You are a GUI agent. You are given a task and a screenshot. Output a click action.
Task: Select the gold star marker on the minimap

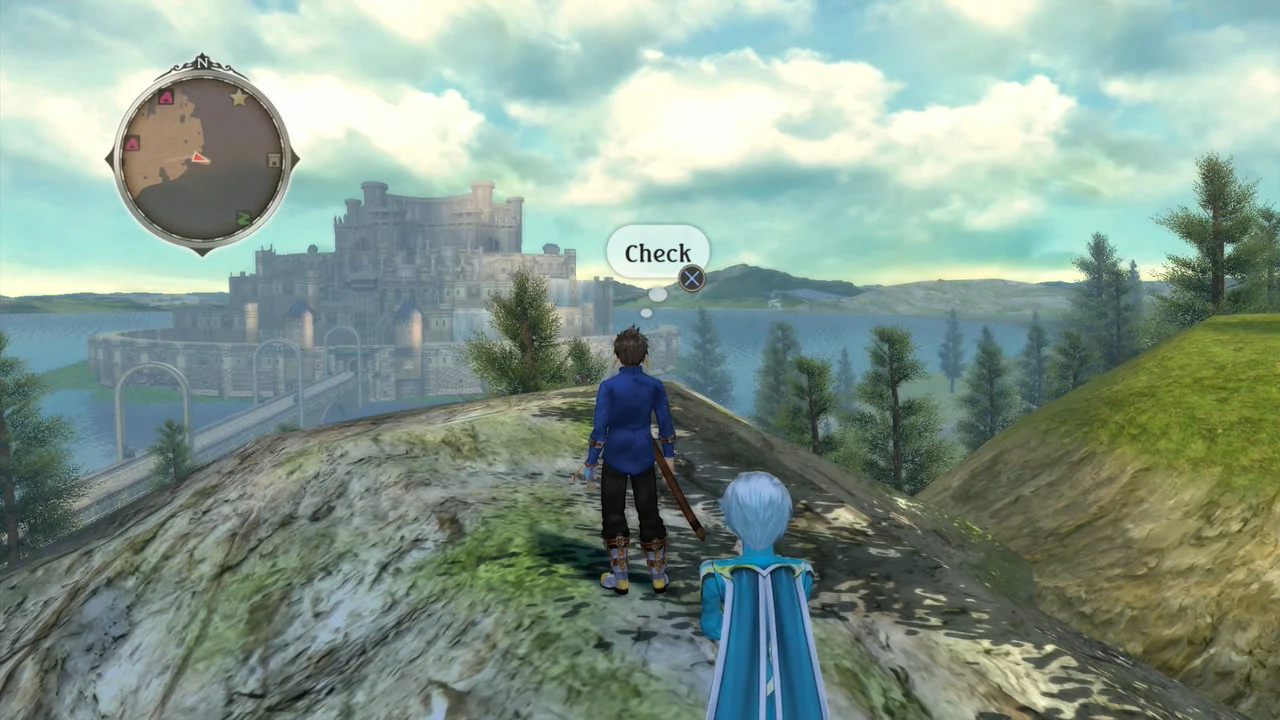click(237, 98)
